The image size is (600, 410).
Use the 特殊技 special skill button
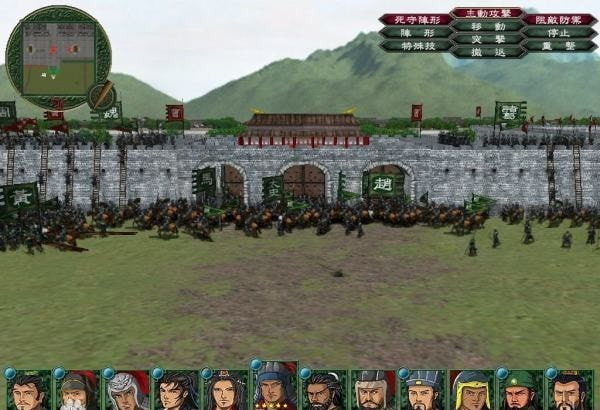[414, 46]
